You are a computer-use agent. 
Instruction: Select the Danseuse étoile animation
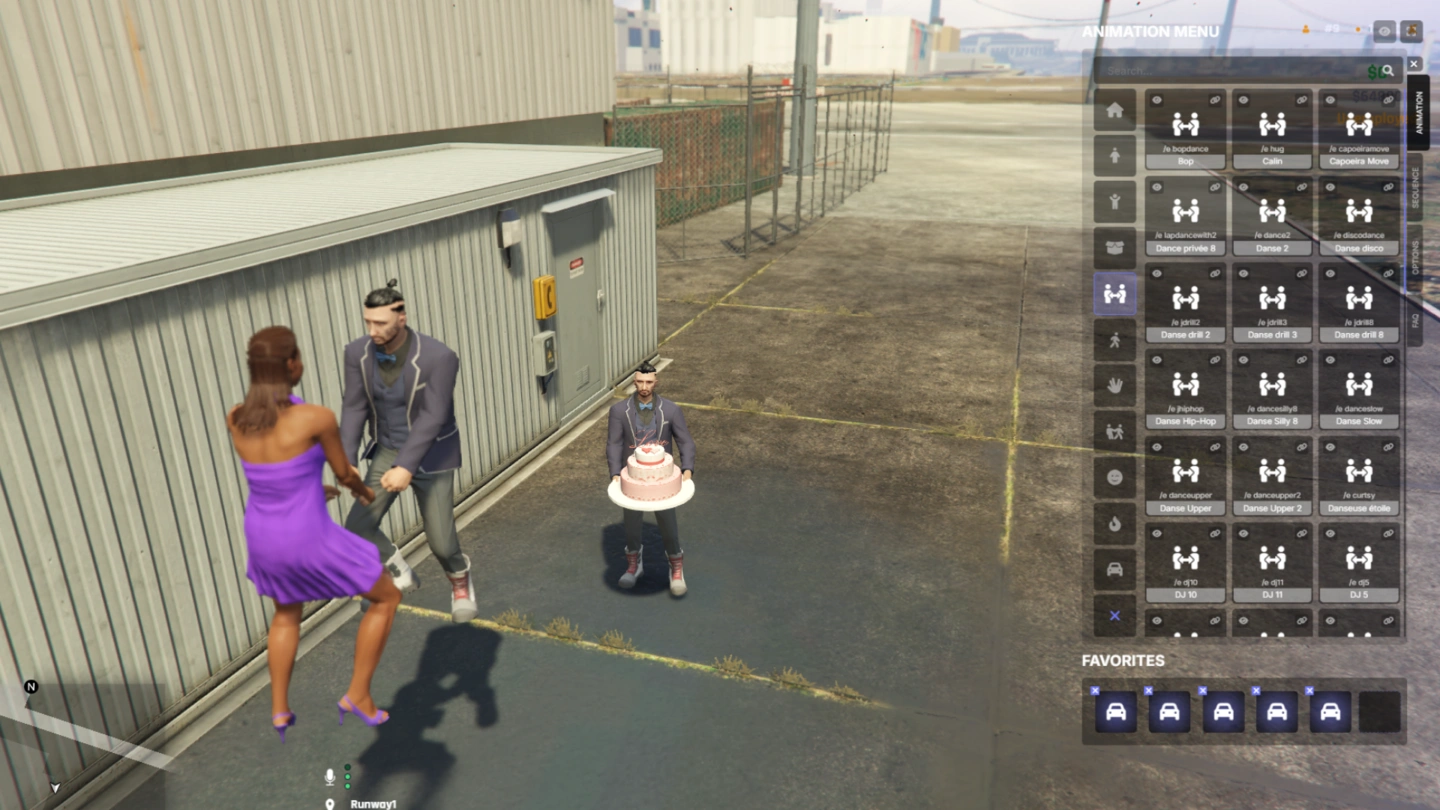point(1359,477)
